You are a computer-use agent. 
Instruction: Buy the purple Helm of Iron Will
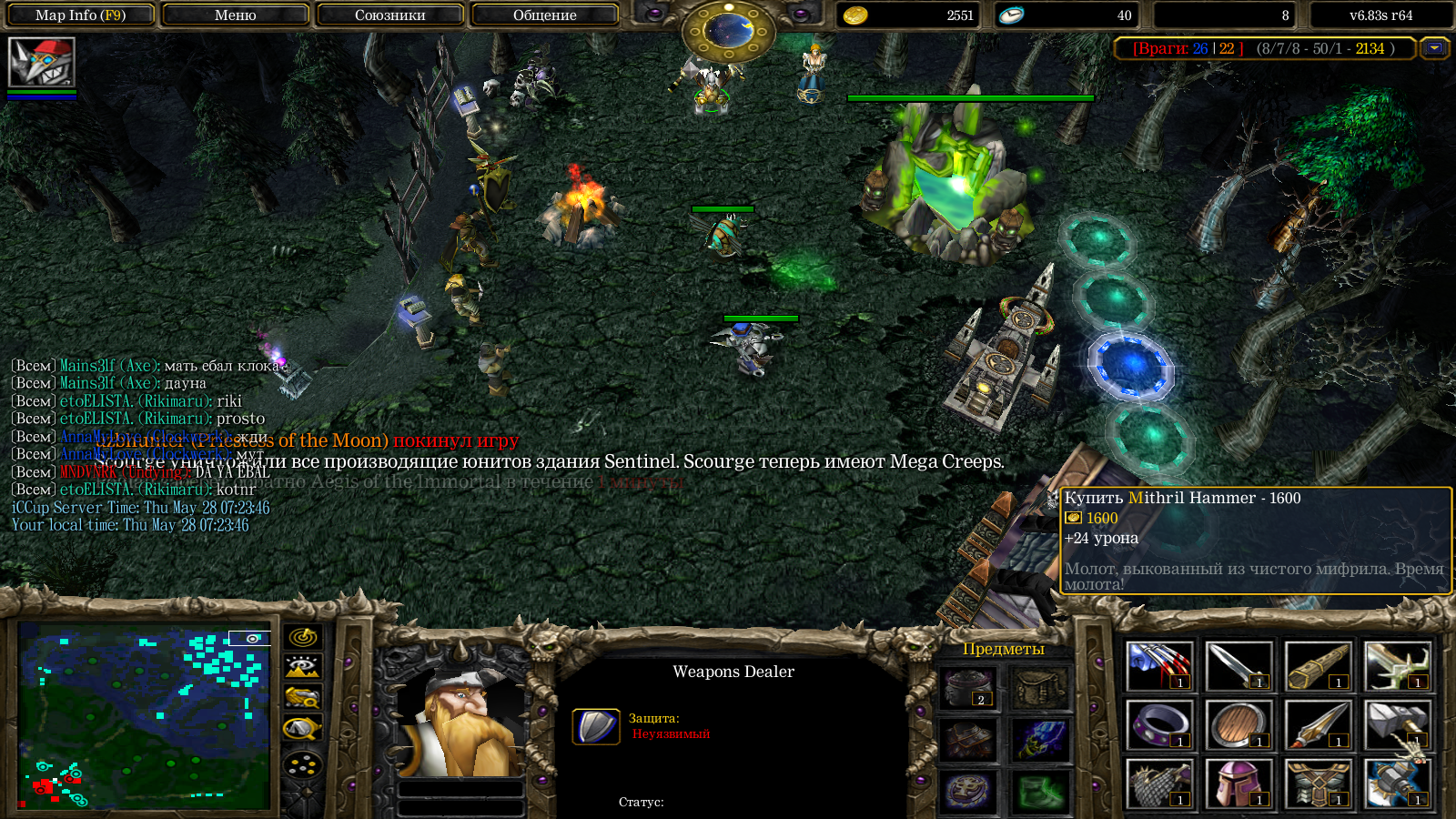(1238, 784)
